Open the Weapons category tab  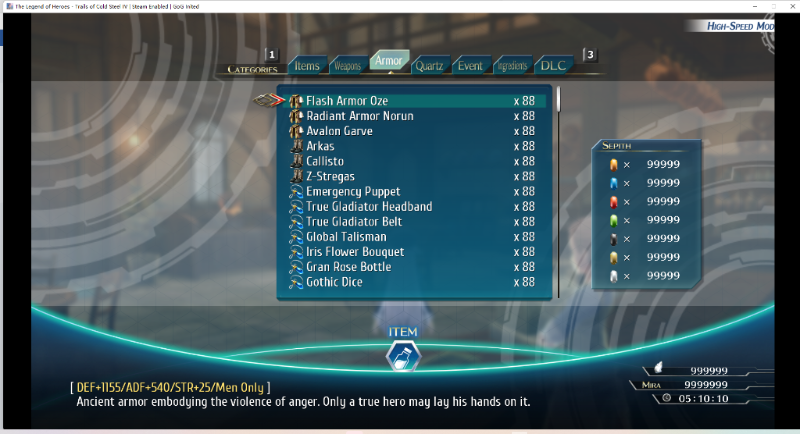346,66
